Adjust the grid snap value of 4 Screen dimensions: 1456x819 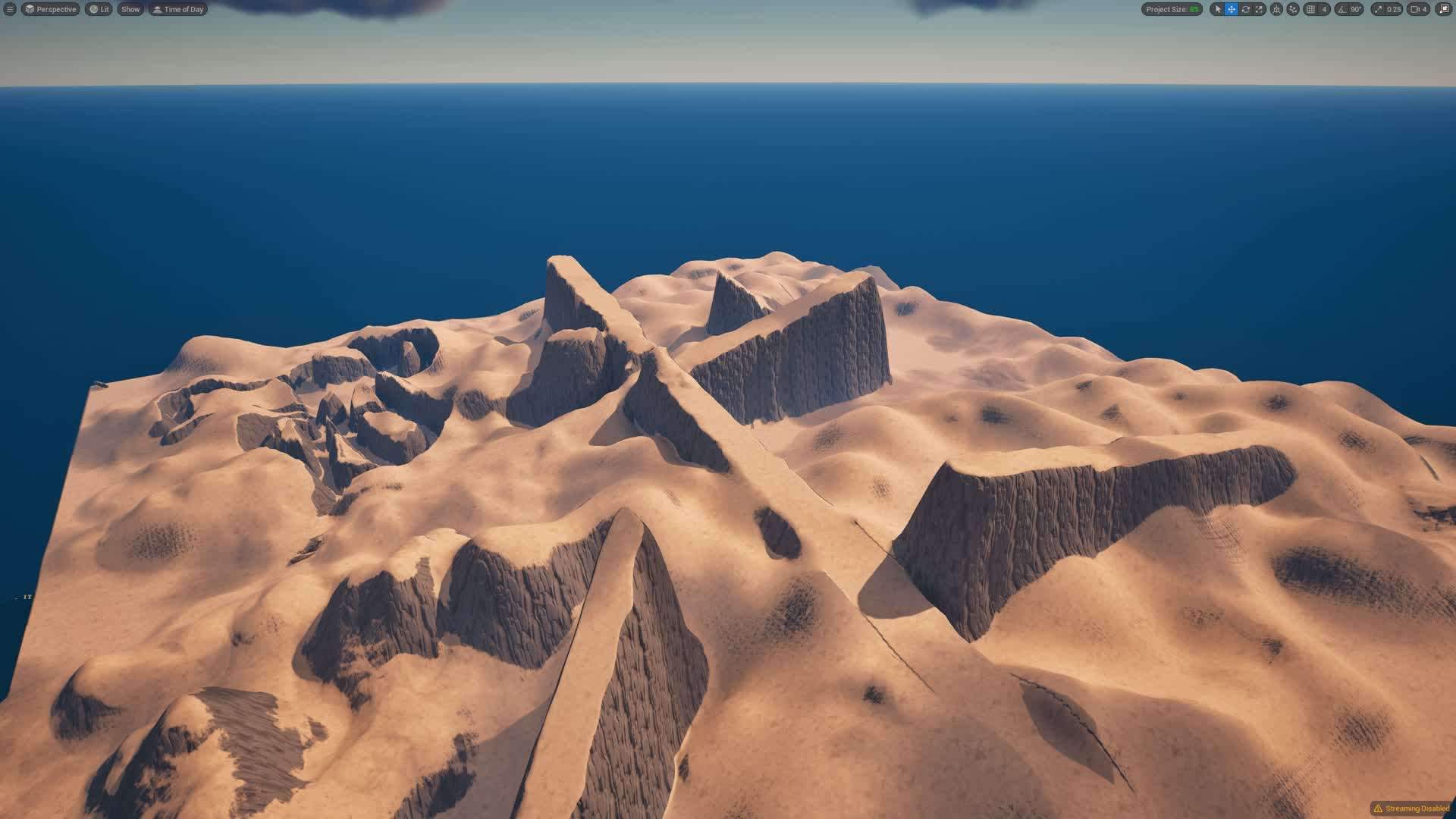[1323, 9]
